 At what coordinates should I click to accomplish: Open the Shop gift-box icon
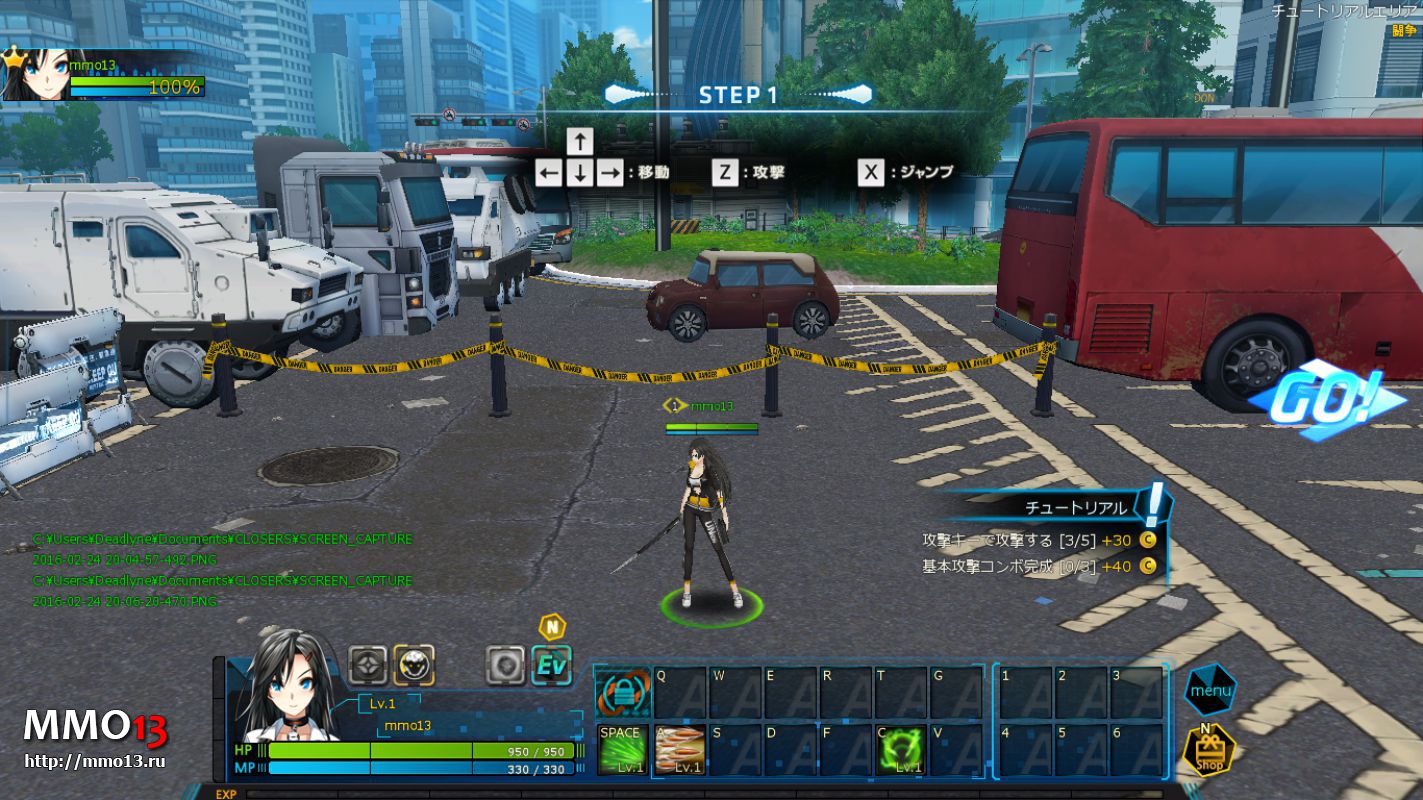[1209, 750]
